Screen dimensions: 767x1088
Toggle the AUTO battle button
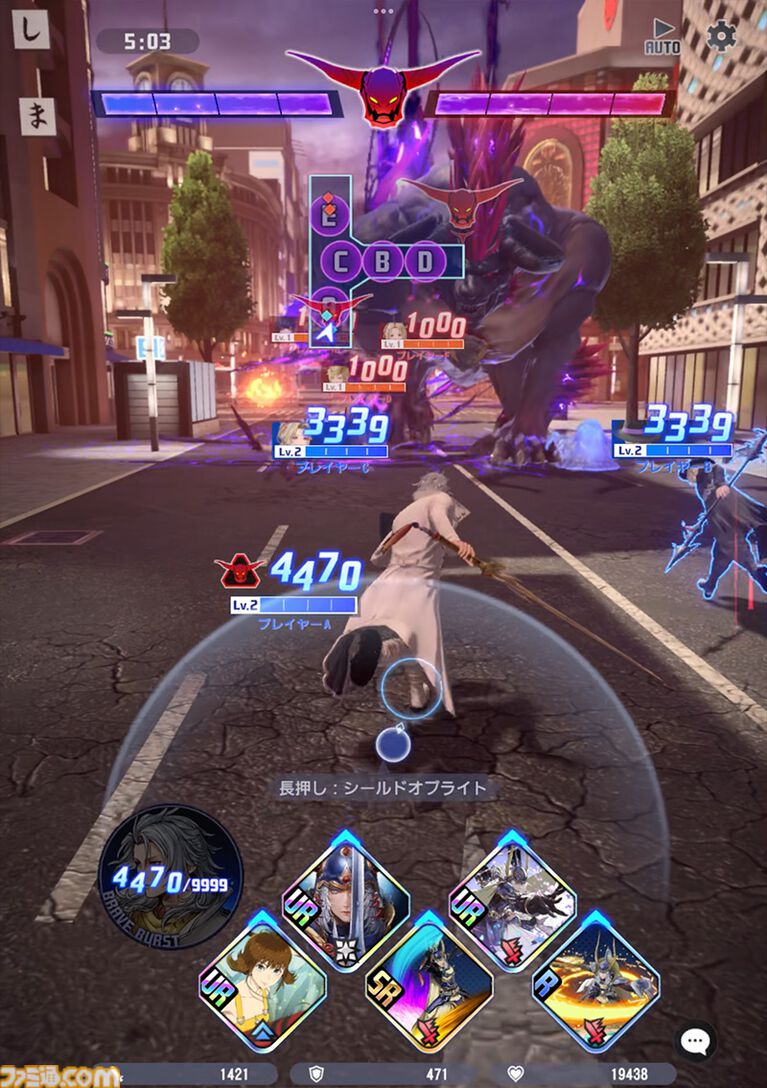point(661,37)
